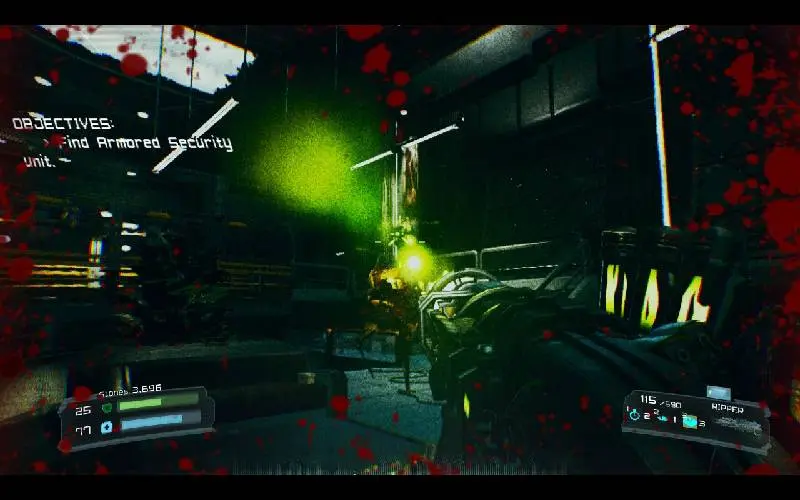Pick the small blue second item icon
Viewport: 800px width, 500px height.
pos(663,420)
